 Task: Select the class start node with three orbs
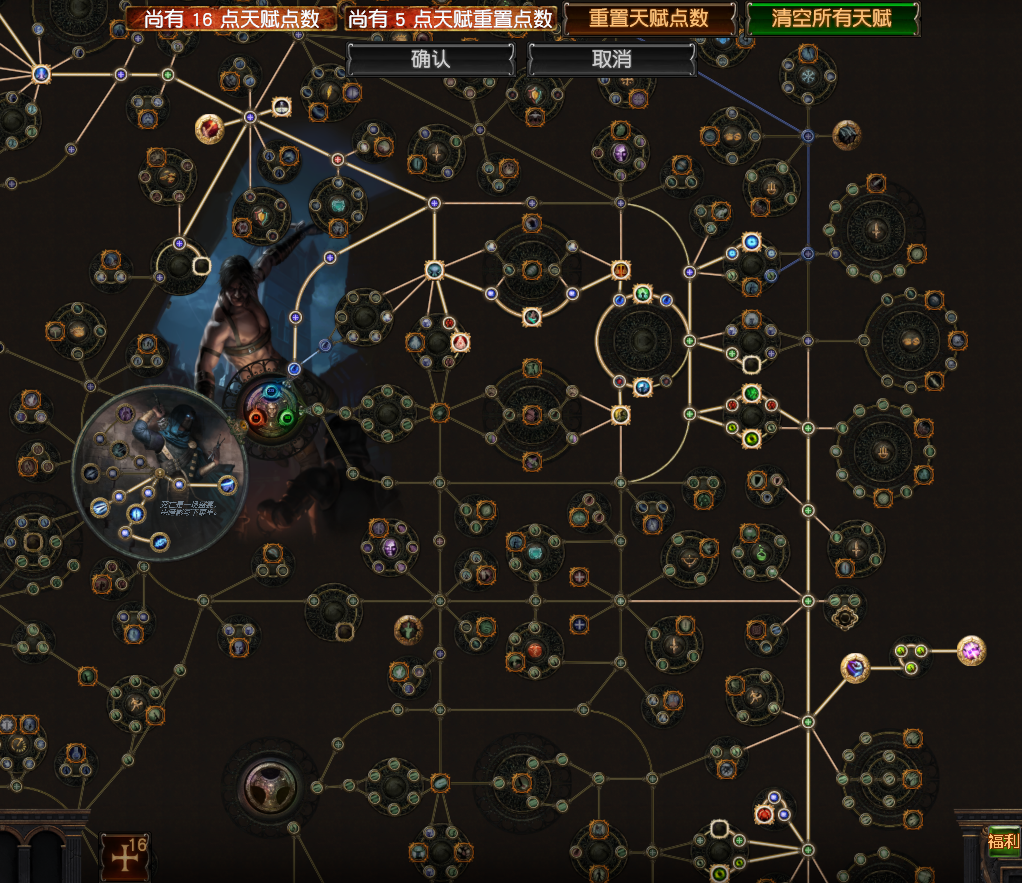(x=271, y=408)
